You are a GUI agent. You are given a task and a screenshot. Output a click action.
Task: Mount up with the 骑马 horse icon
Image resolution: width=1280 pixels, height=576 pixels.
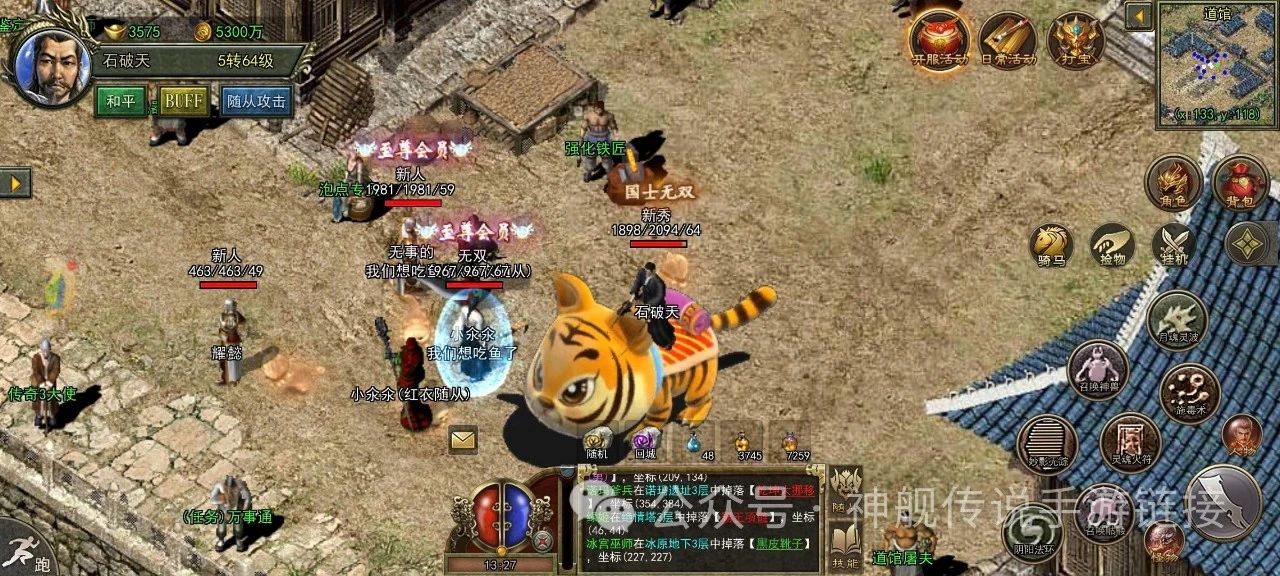pyautogui.click(x=1052, y=245)
